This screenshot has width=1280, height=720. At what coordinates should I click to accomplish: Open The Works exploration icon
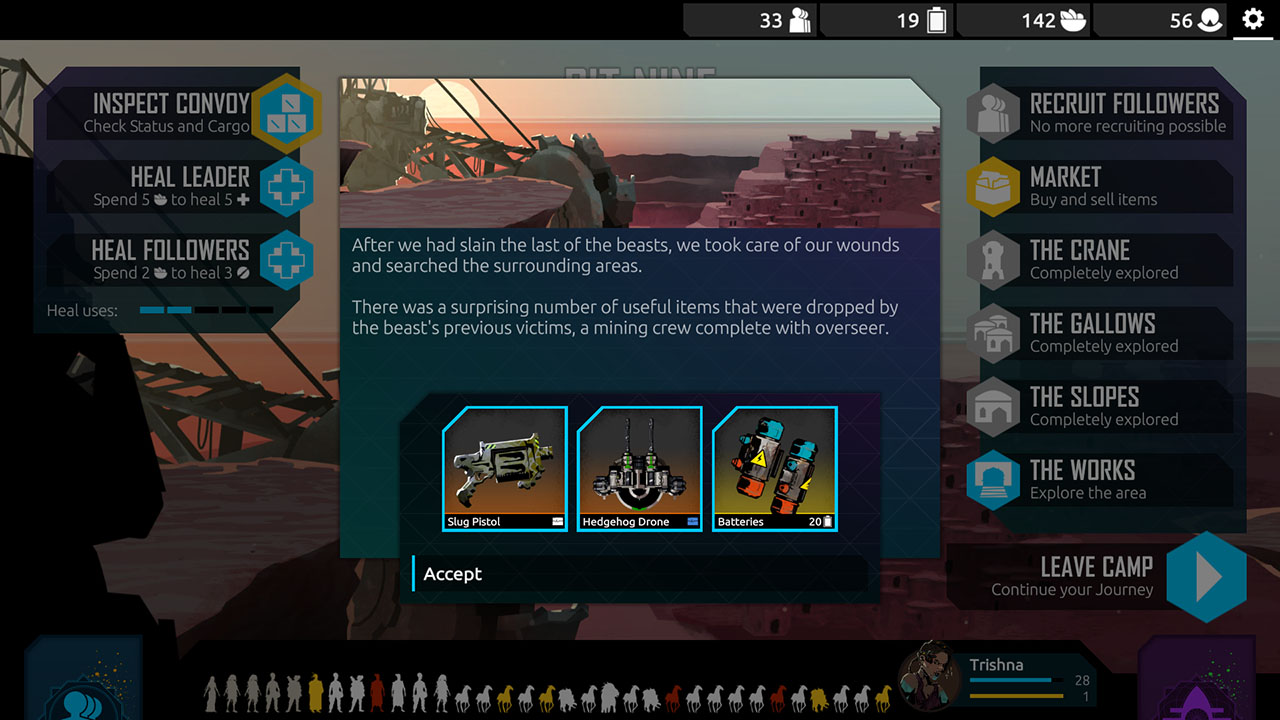pyautogui.click(x=993, y=480)
